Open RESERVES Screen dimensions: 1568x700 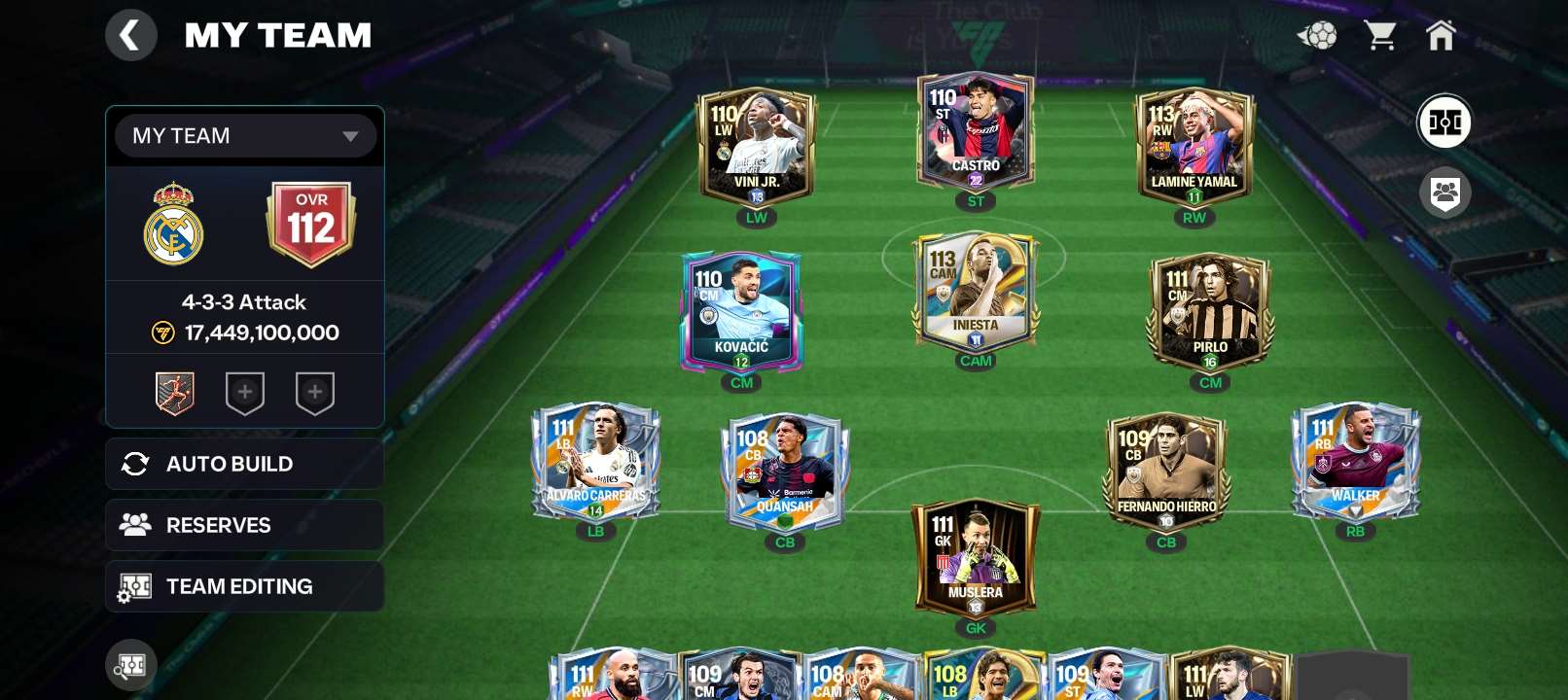tap(244, 525)
